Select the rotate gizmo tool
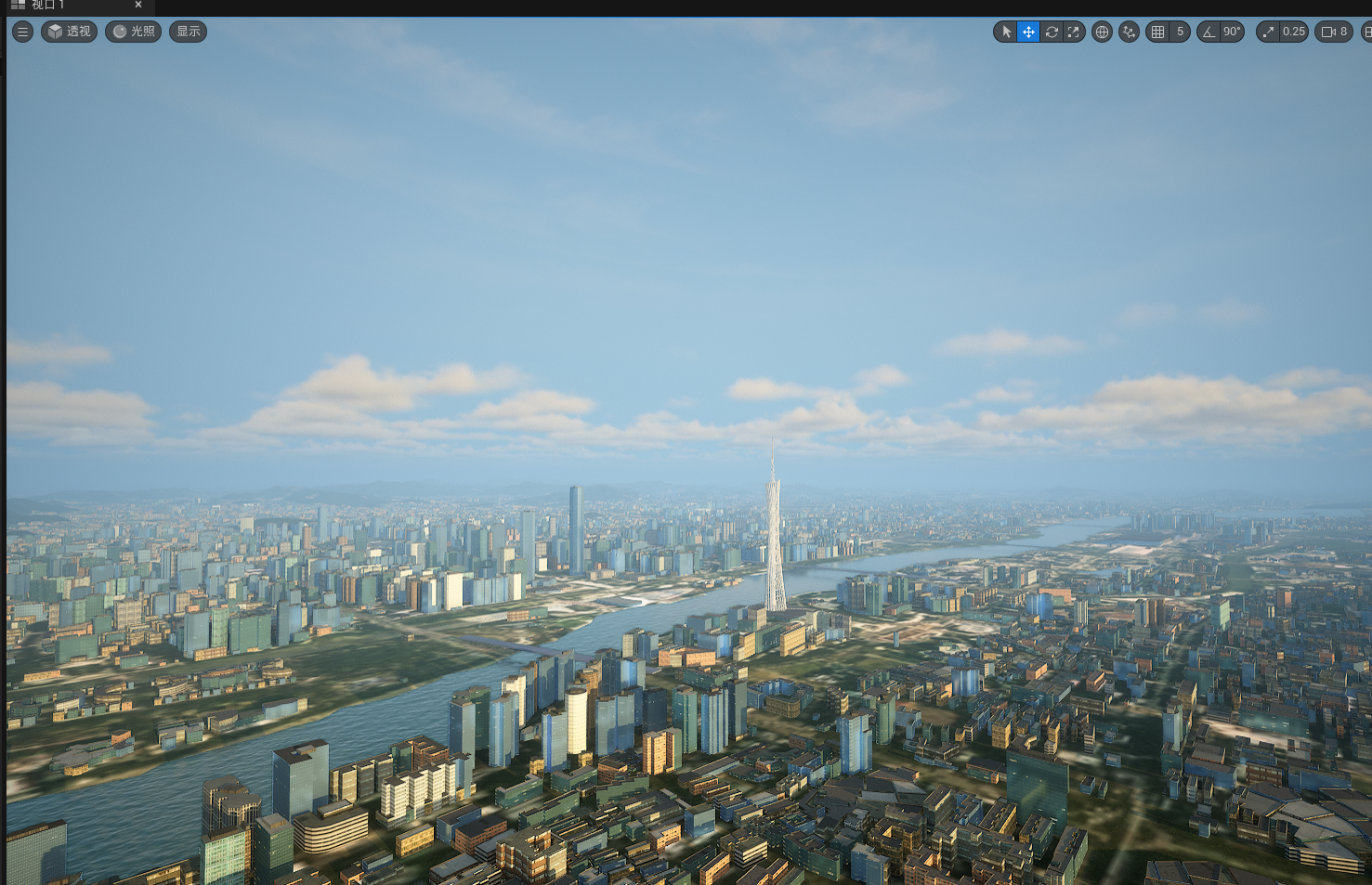This screenshot has width=1372, height=885. 1052,32
